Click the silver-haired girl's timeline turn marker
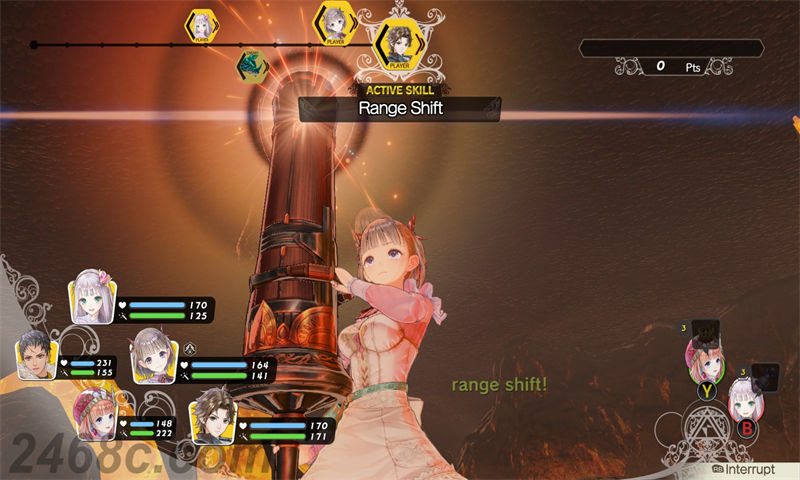 [201, 26]
